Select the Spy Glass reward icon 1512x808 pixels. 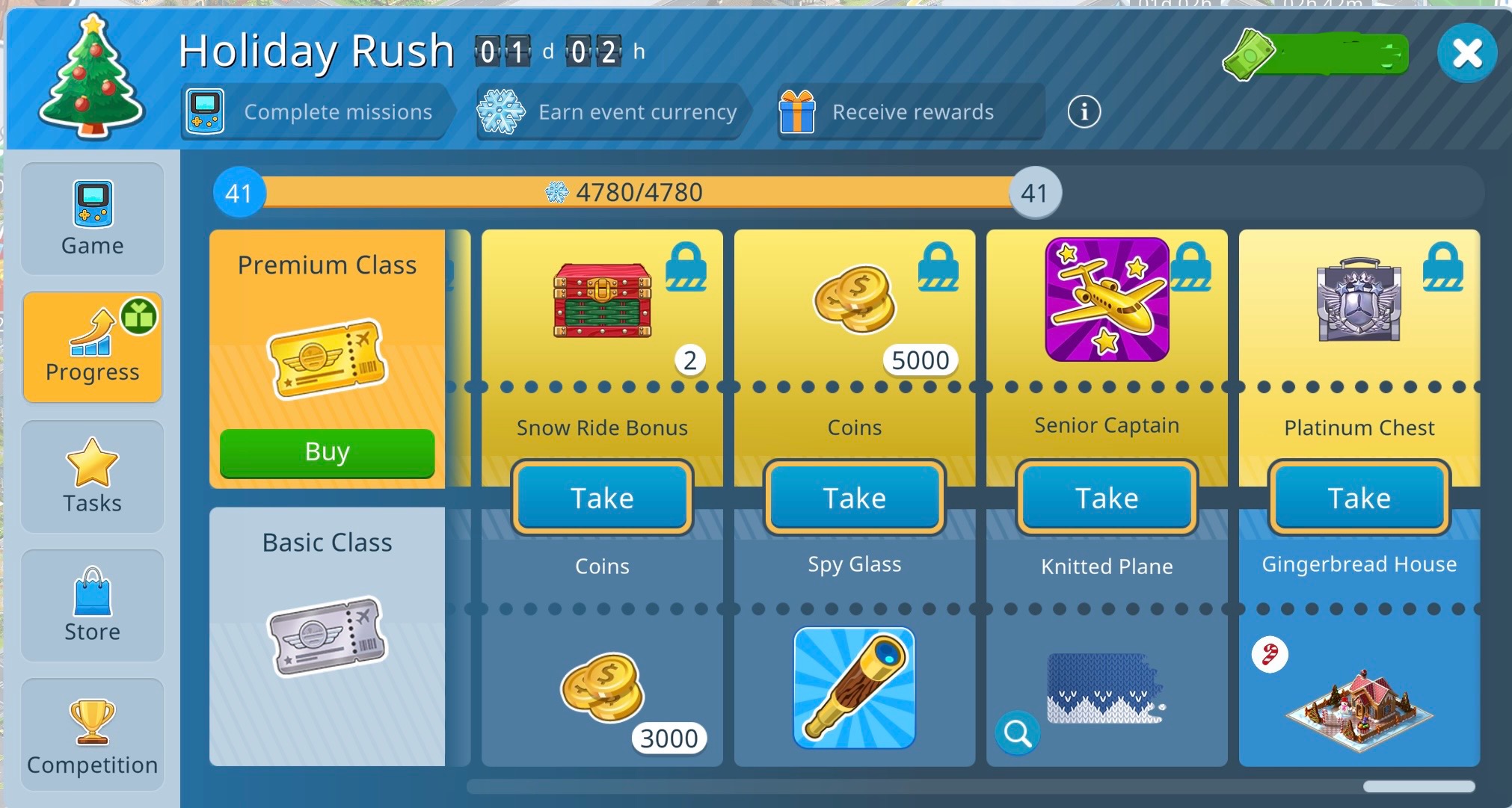pyautogui.click(x=854, y=688)
